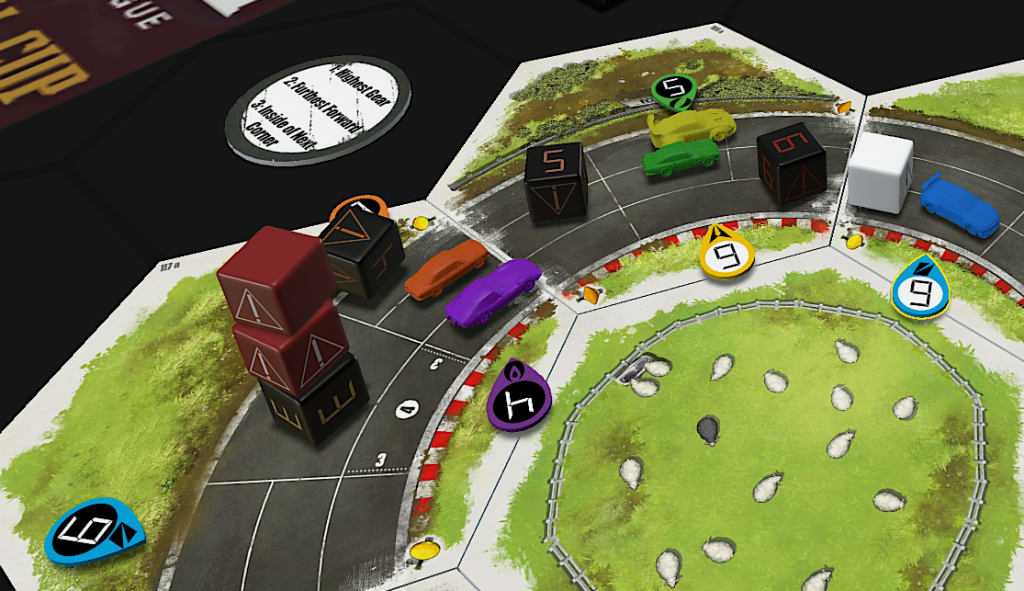The width and height of the screenshot is (1024, 591).
Task: Select the blue race car
Action: coord(959,204)
